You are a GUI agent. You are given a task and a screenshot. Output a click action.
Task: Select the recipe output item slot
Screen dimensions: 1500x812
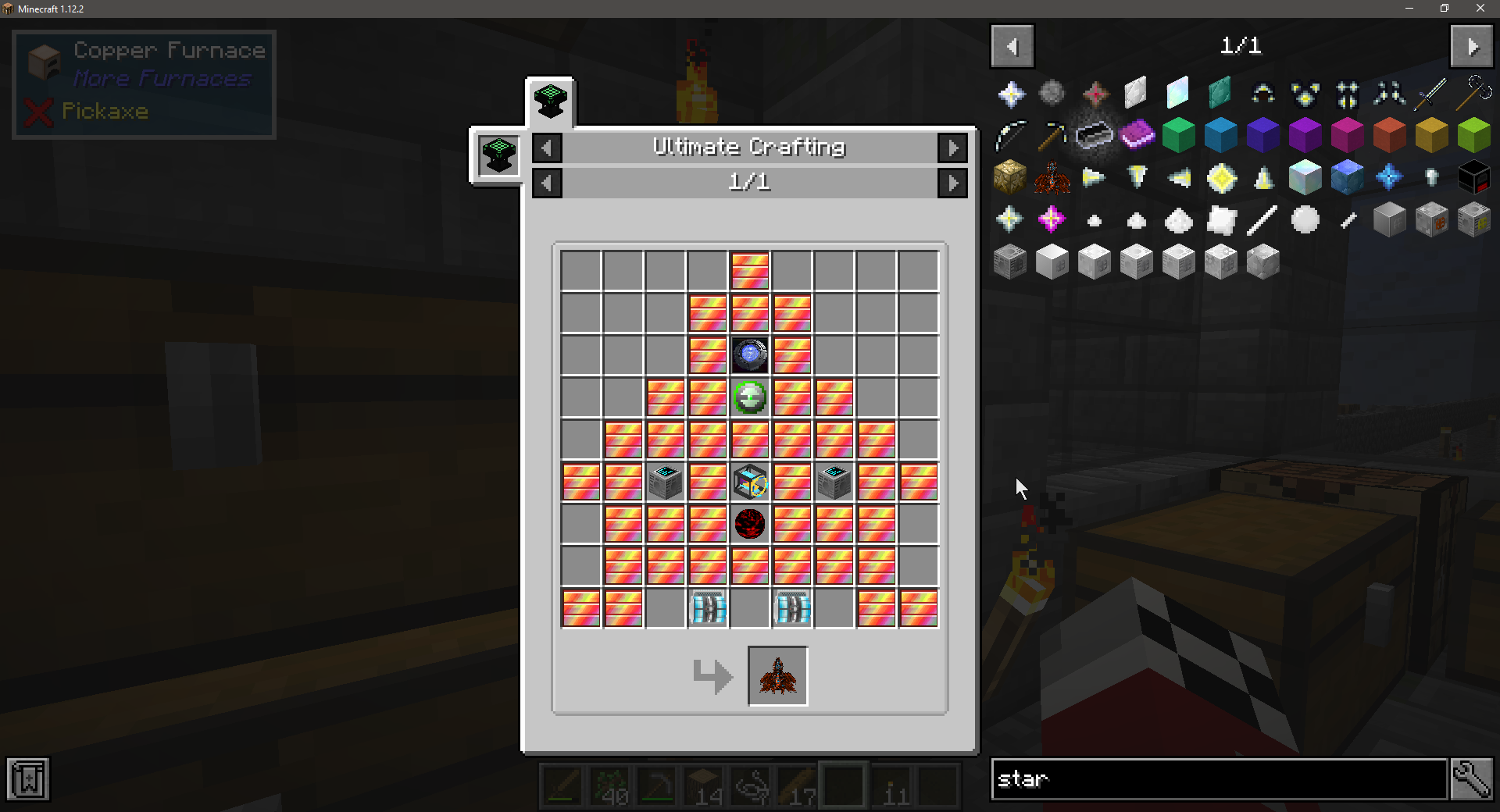pos(777,676)
